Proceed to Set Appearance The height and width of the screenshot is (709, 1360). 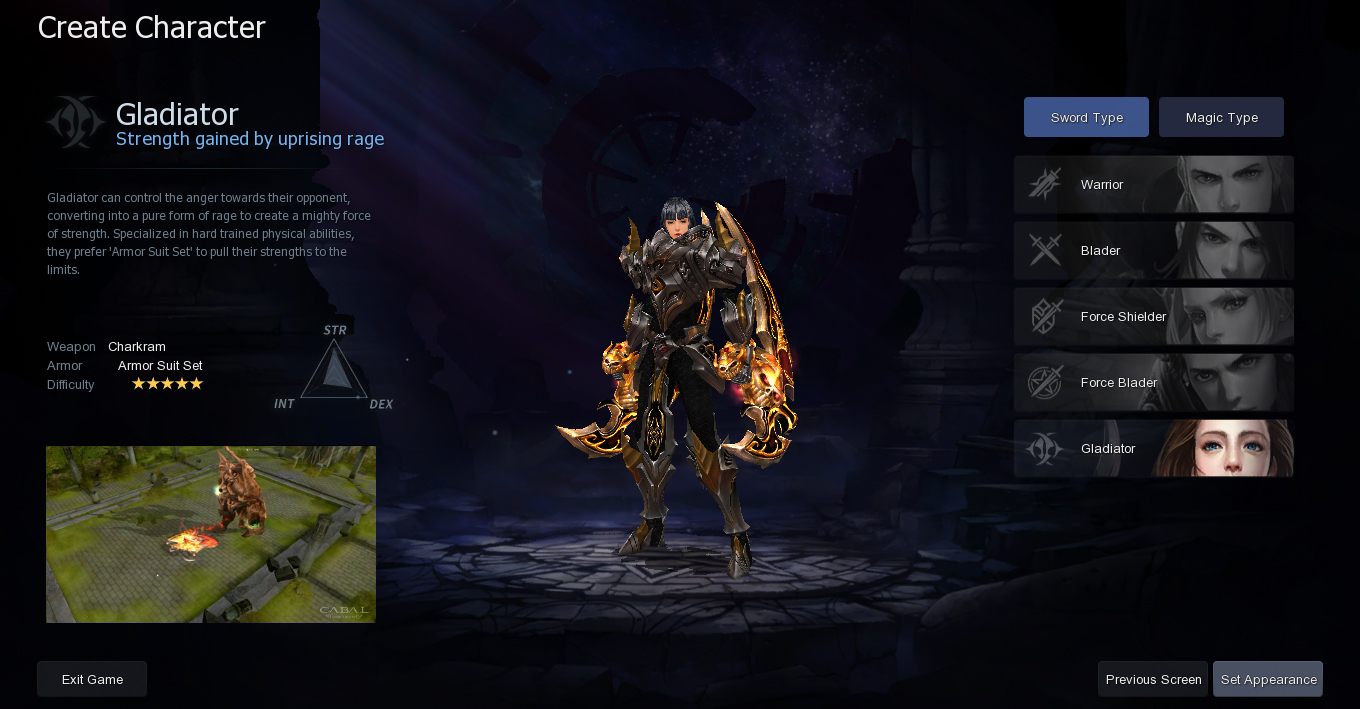click(x=1268, y=679)
